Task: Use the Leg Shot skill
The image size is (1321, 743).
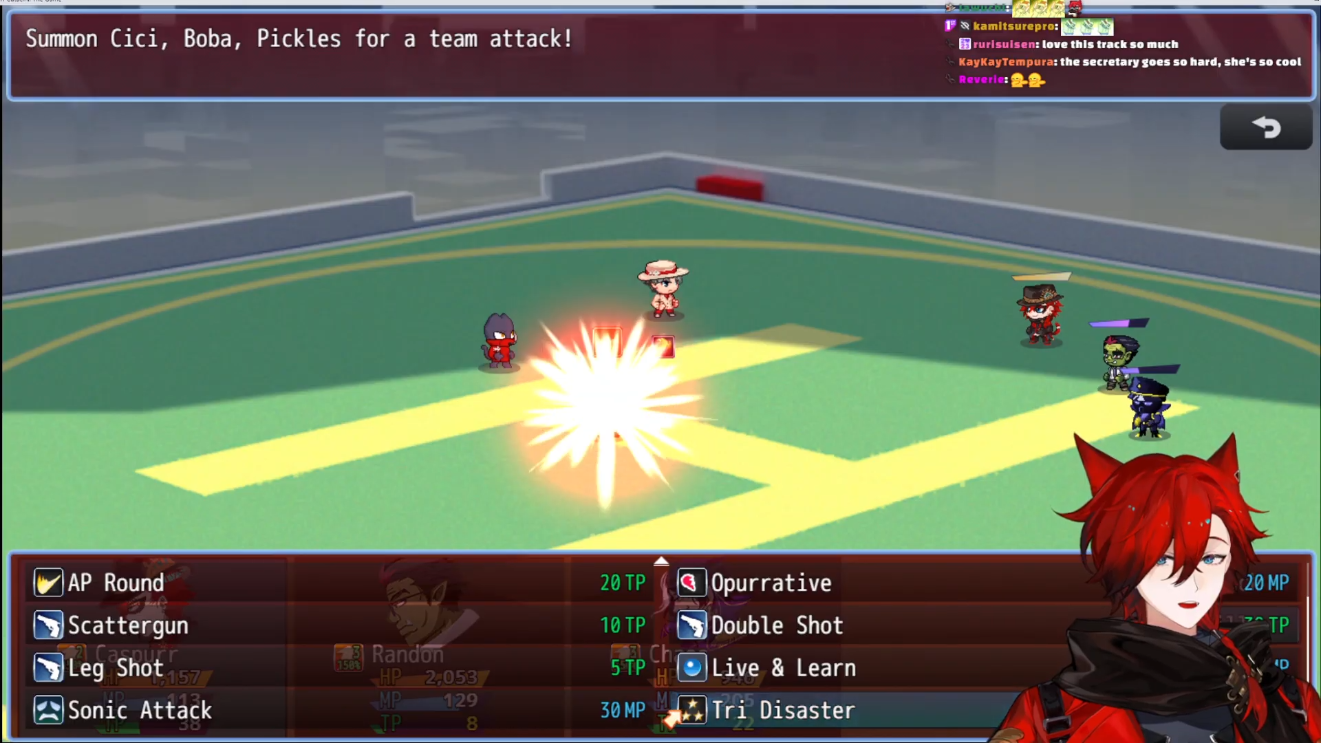Action: [115, 668]
